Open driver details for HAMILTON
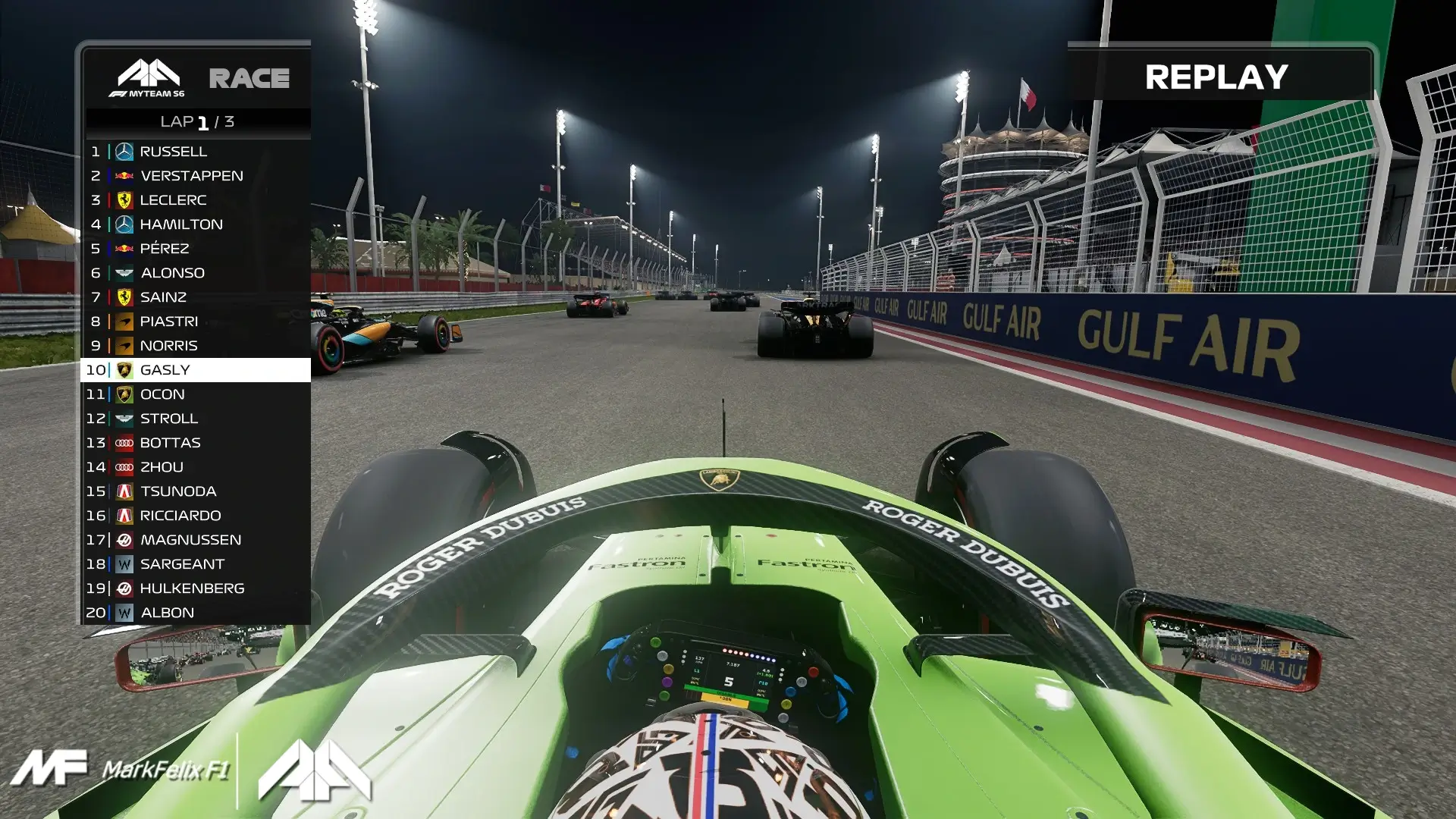The height and width of the screenshot is (819, 1456). click(x=182, y=224)
